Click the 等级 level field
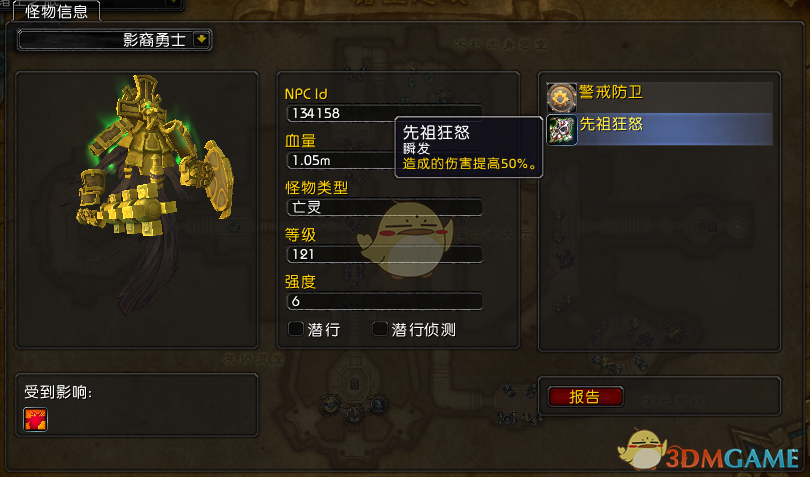This screenshot has height=477, width=810. point(384,254)
